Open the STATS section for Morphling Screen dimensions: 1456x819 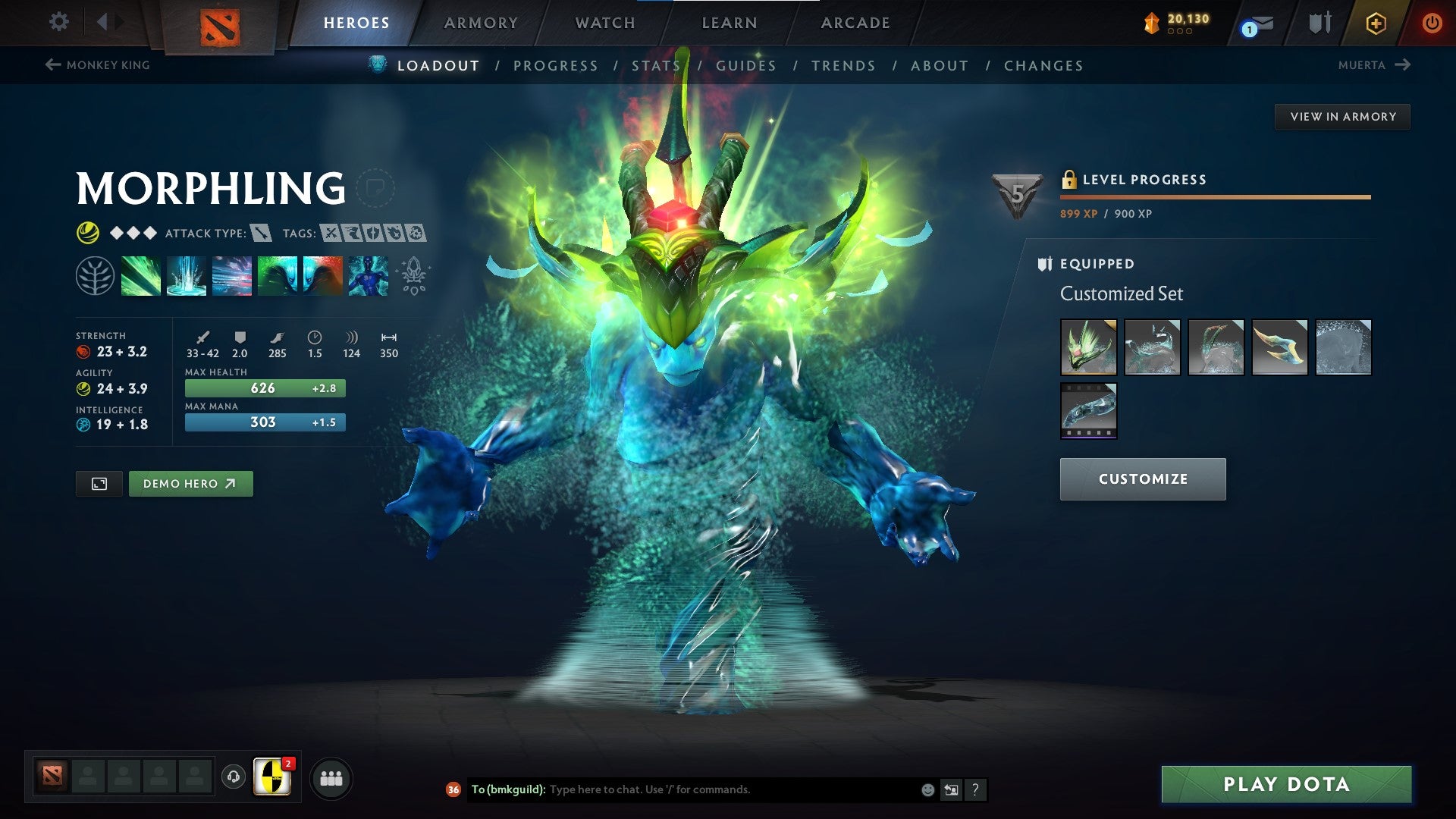click(657, 66)
